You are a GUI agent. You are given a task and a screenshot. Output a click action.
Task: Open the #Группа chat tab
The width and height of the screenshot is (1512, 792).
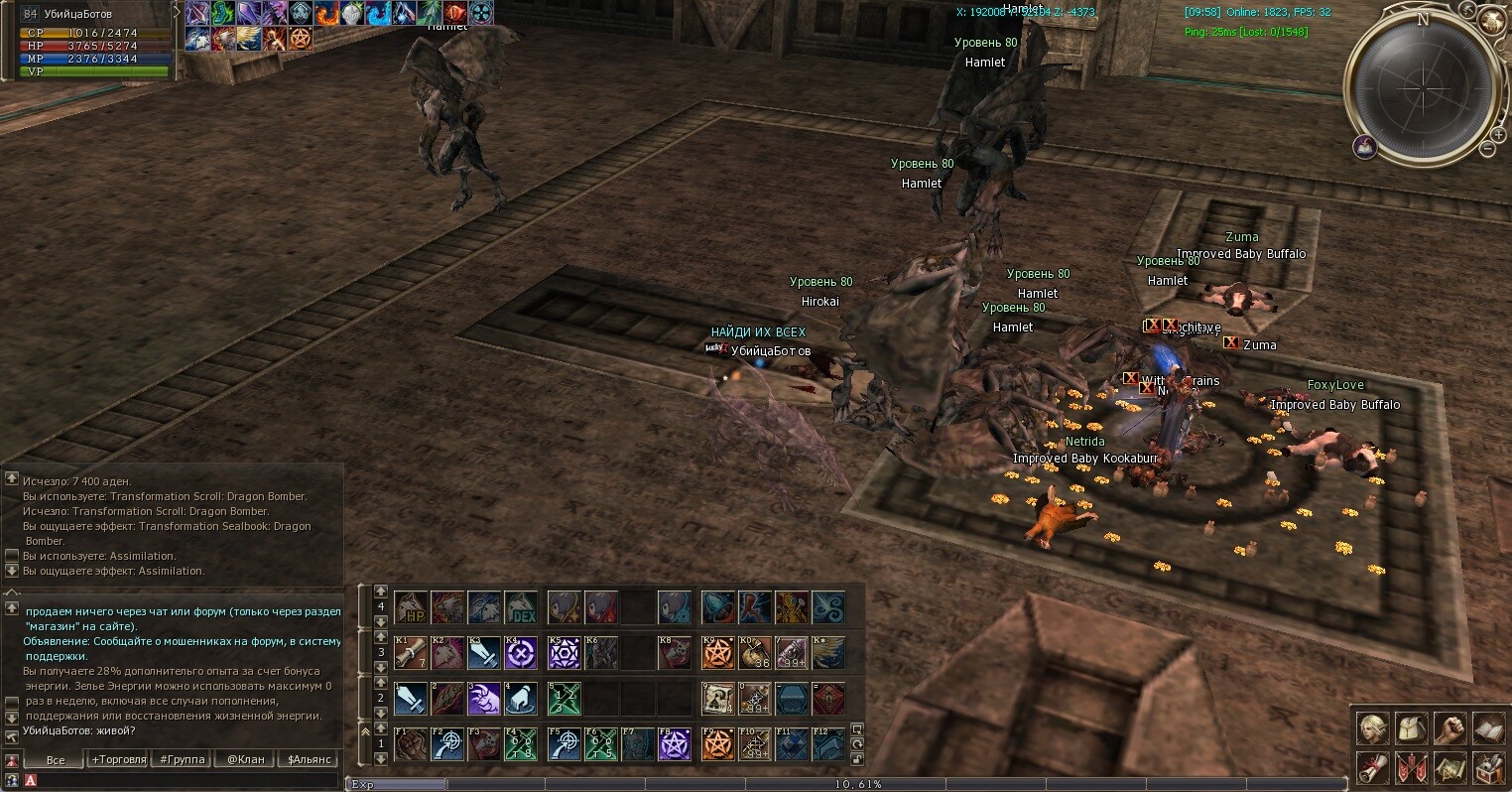point(183,759)
